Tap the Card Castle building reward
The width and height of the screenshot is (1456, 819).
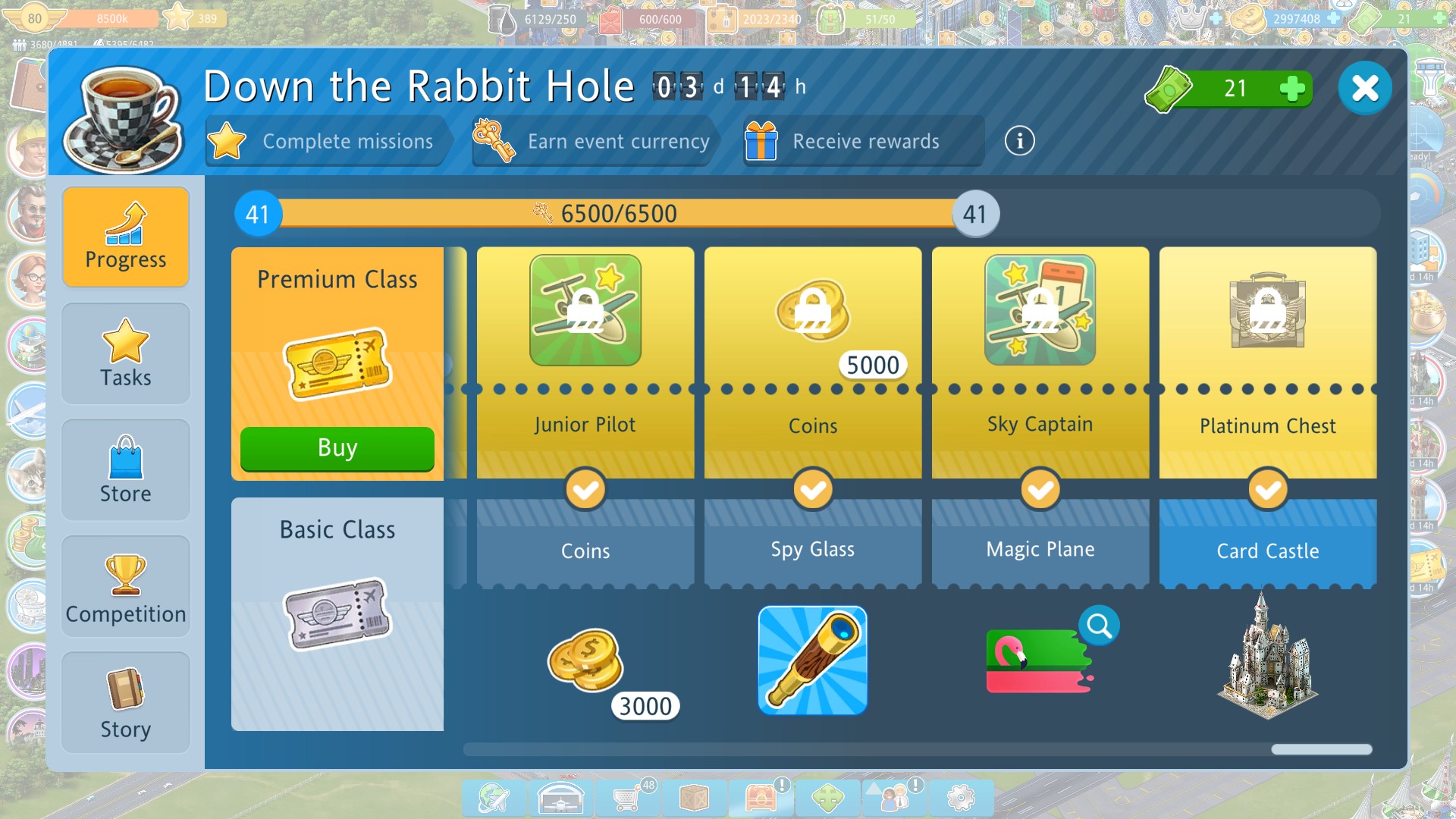tap(1267, 657)
